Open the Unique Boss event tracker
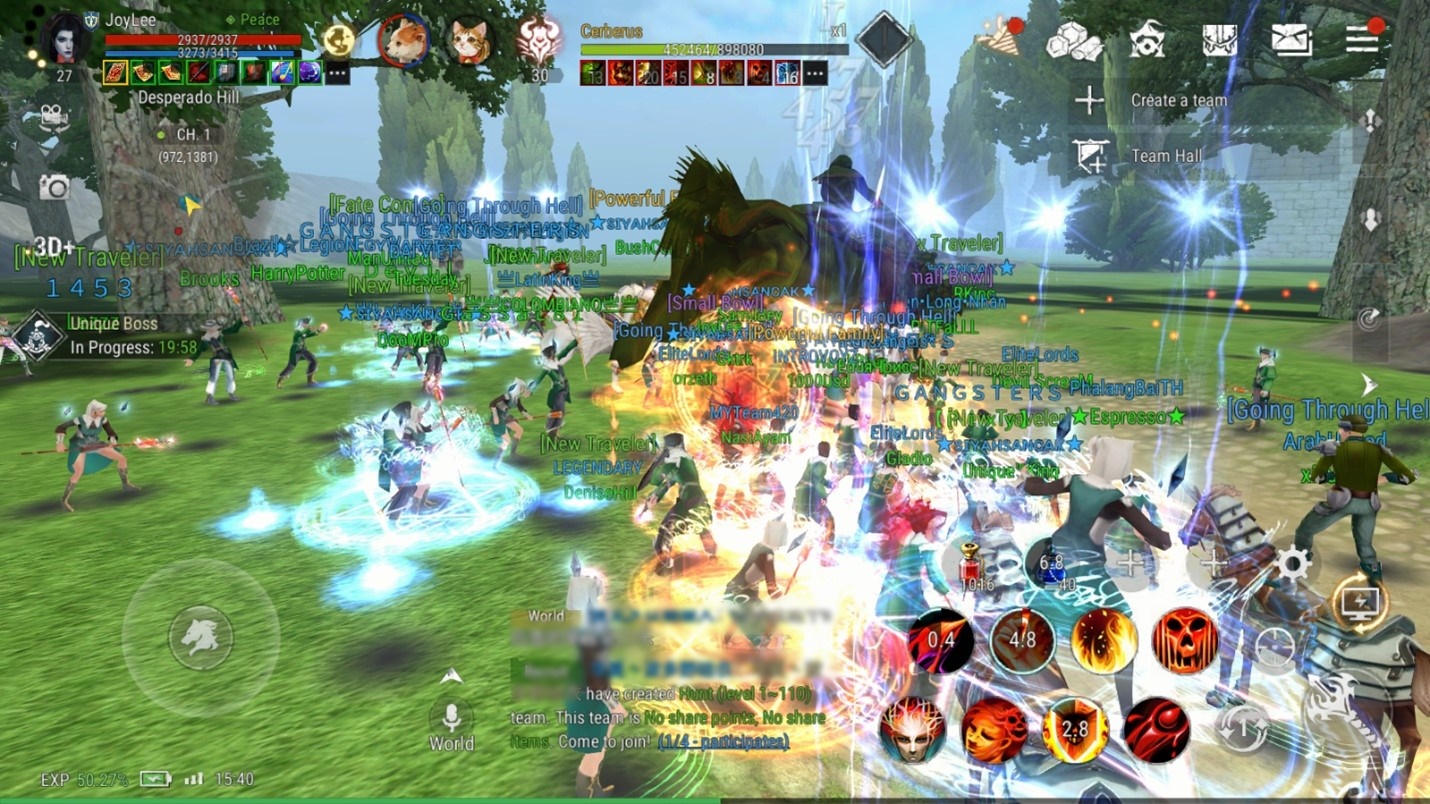Viewport: 1430px width, 804px height. (x=40, y=336)
